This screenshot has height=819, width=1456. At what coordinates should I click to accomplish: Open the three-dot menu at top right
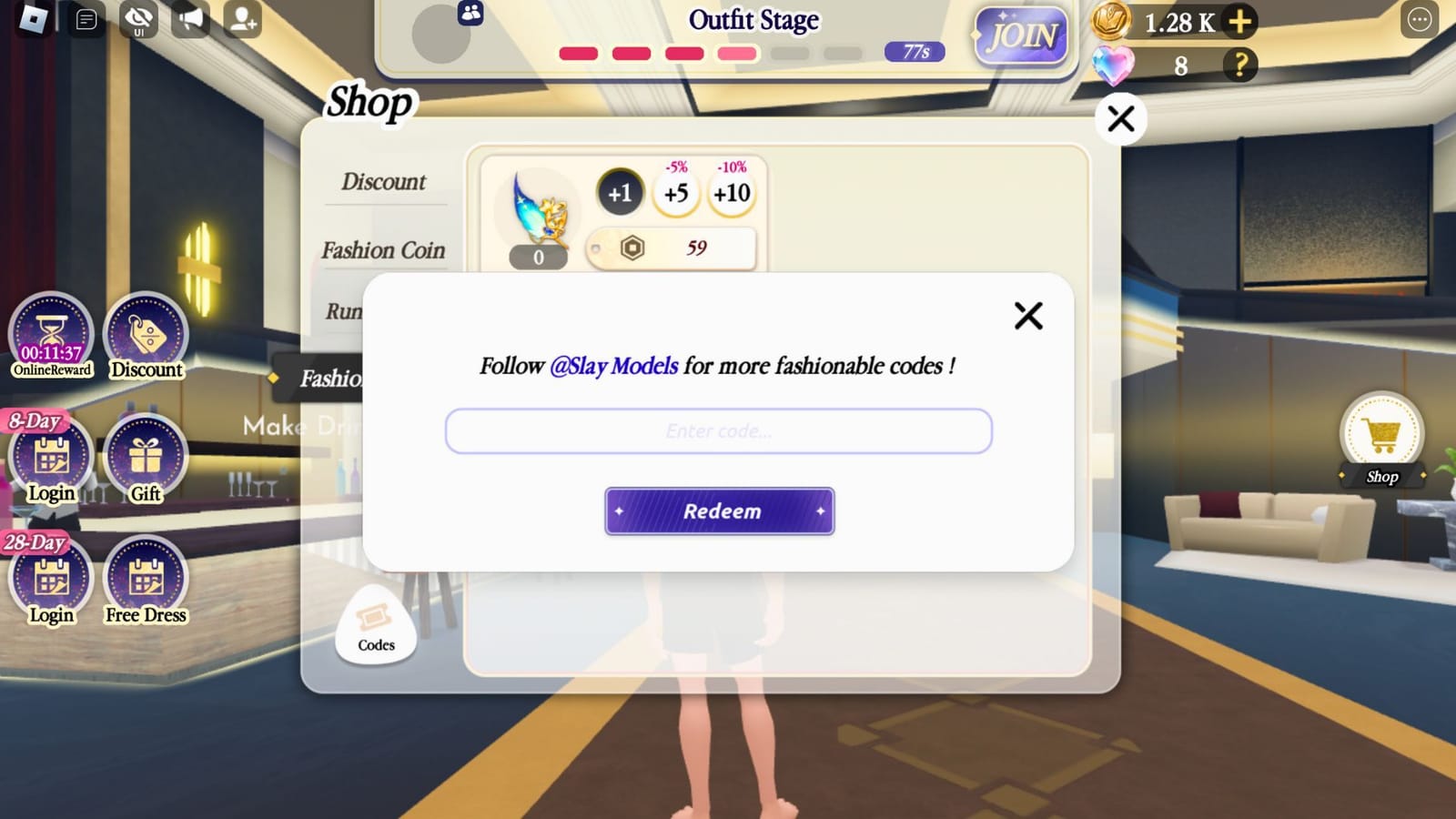(1418, 20)
